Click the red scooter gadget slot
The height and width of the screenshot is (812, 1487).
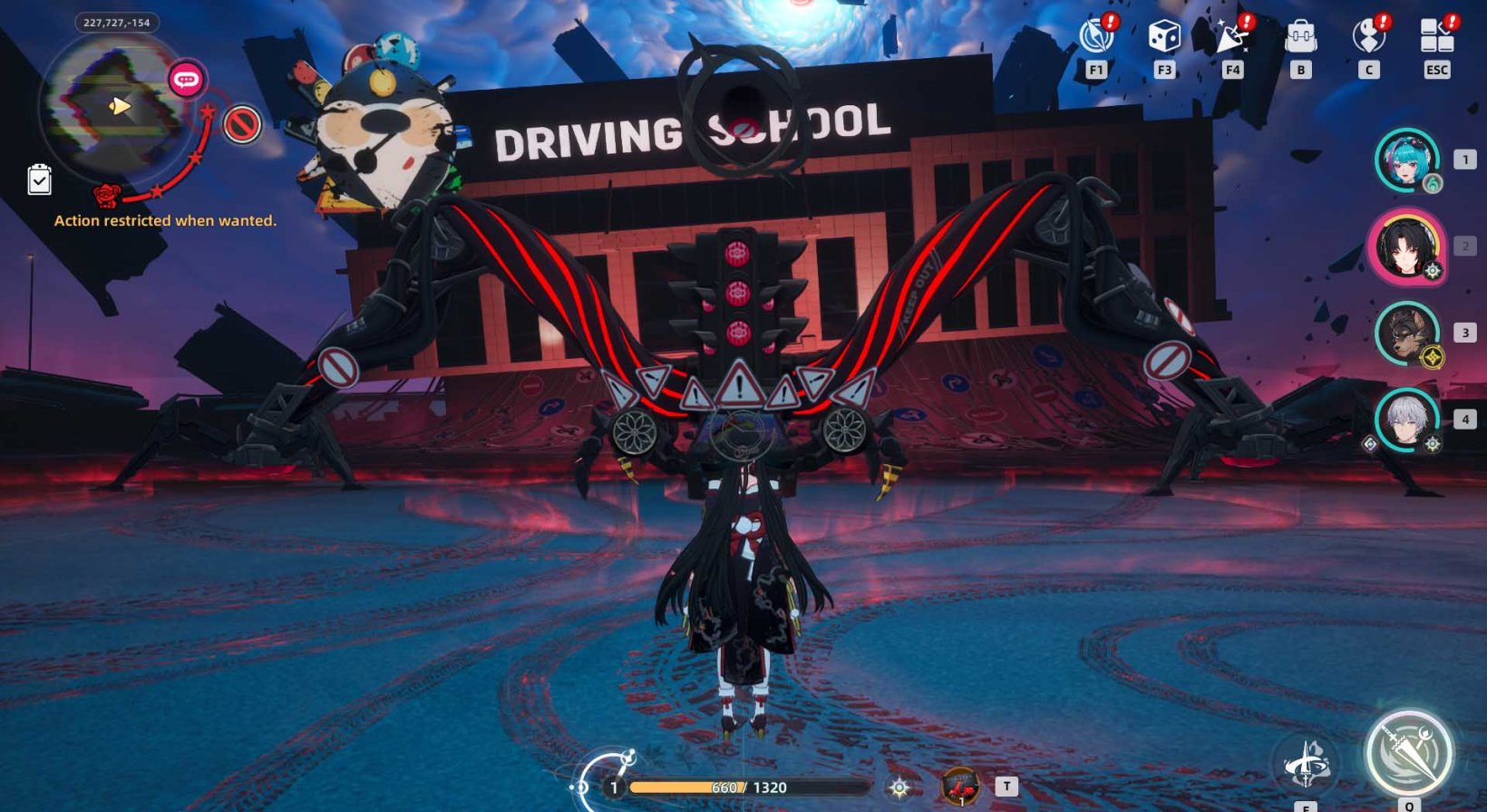(x=962, y=786)
